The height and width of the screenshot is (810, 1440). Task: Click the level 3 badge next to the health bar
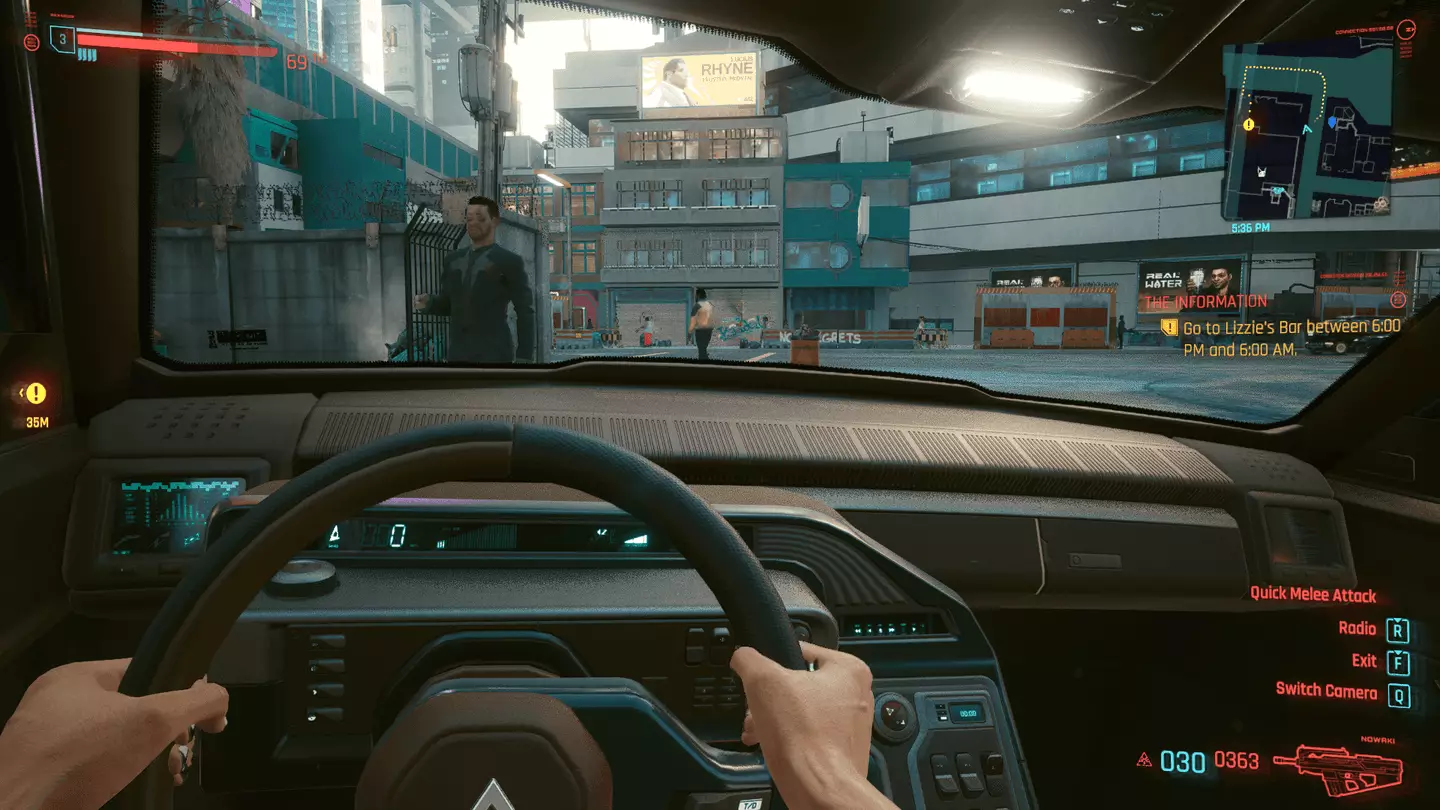click(63, 38)
